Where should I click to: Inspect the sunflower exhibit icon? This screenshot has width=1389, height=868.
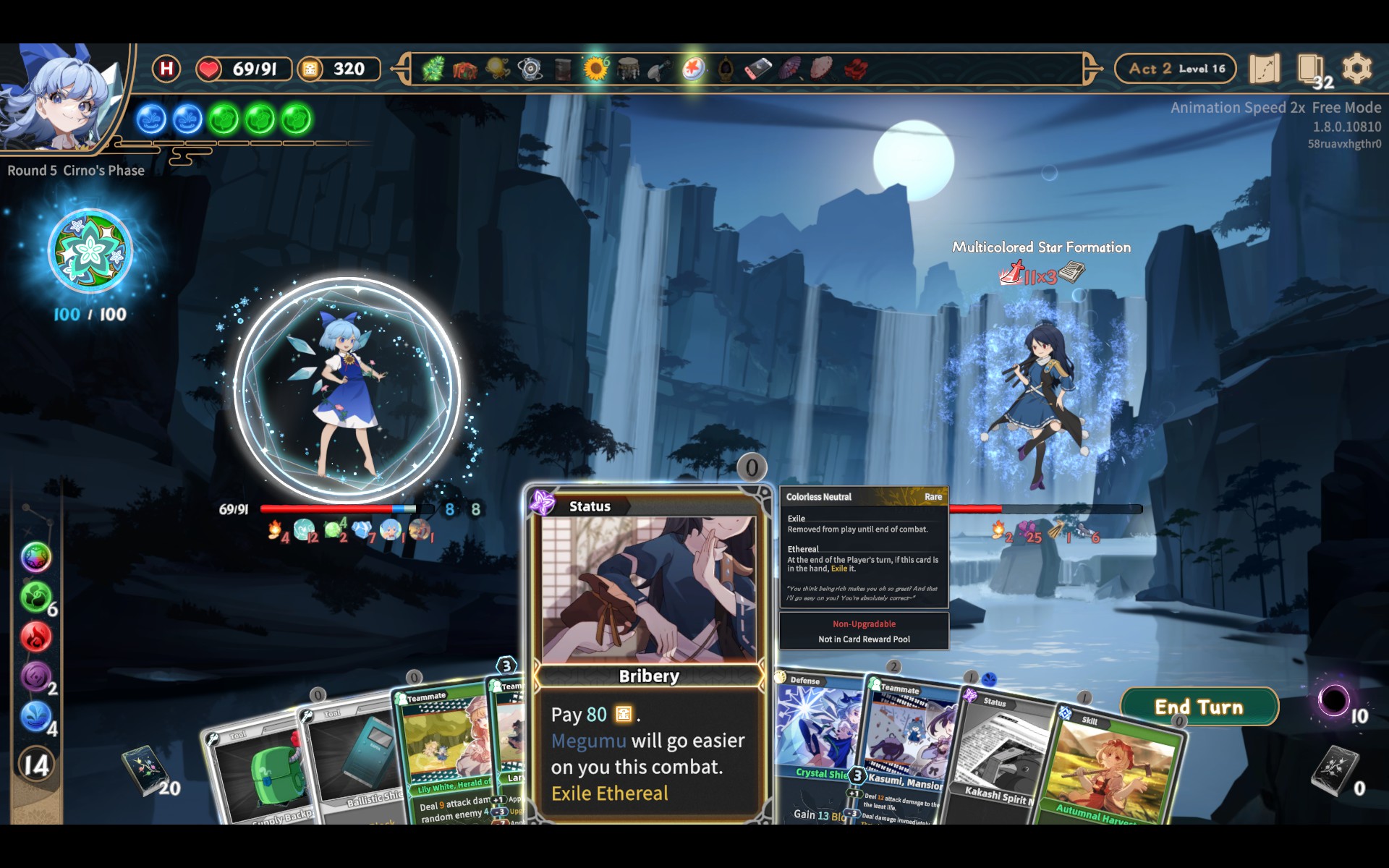pos(595,69)
